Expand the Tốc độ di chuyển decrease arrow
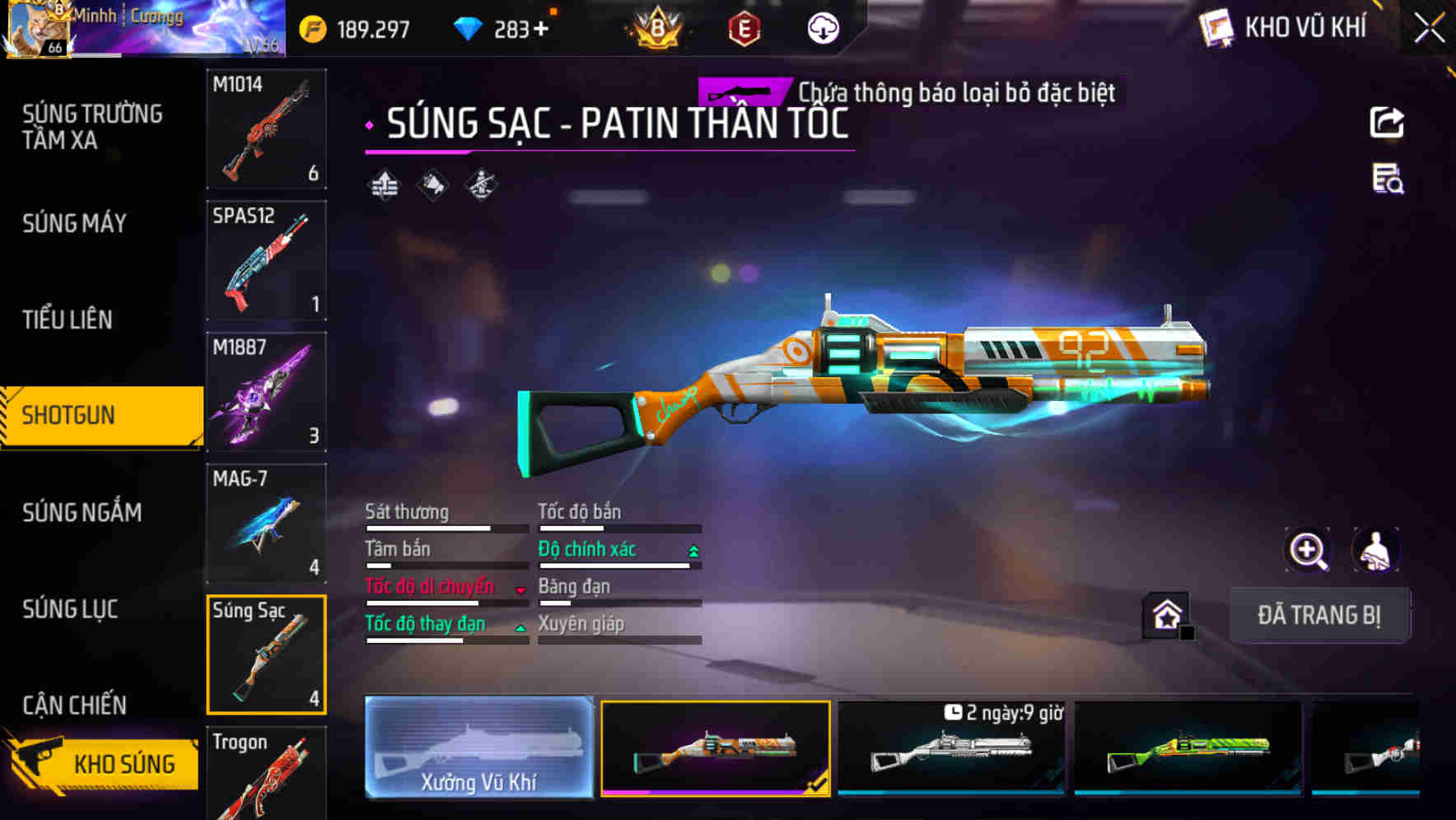Screen dimensions: 1456x820 [520, 590]
